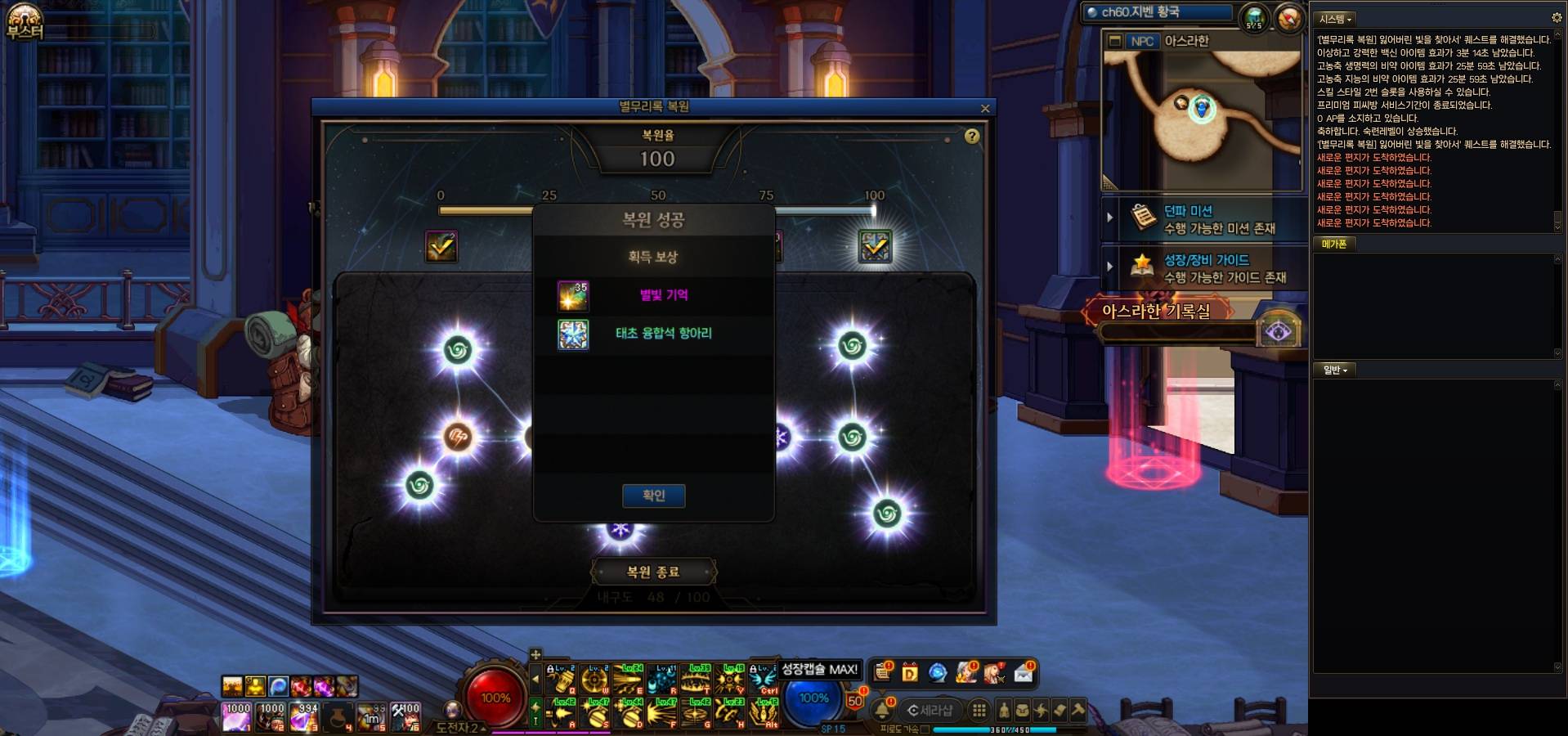Open the calendar D icon
The width and height of the screenshot is (1568, 736).
point(909,673)
